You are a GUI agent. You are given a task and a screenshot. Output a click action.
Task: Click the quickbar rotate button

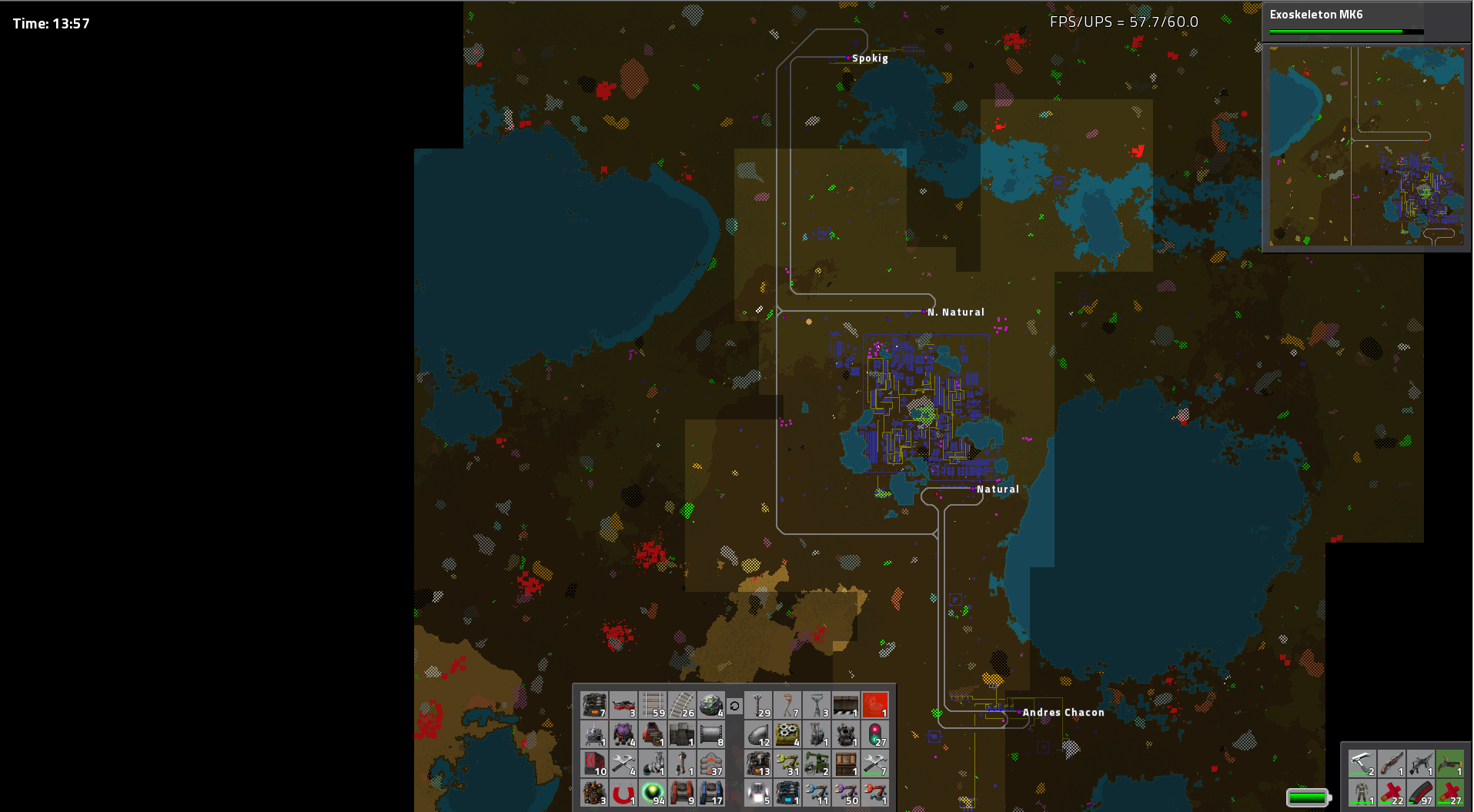(x=734, y=706)
